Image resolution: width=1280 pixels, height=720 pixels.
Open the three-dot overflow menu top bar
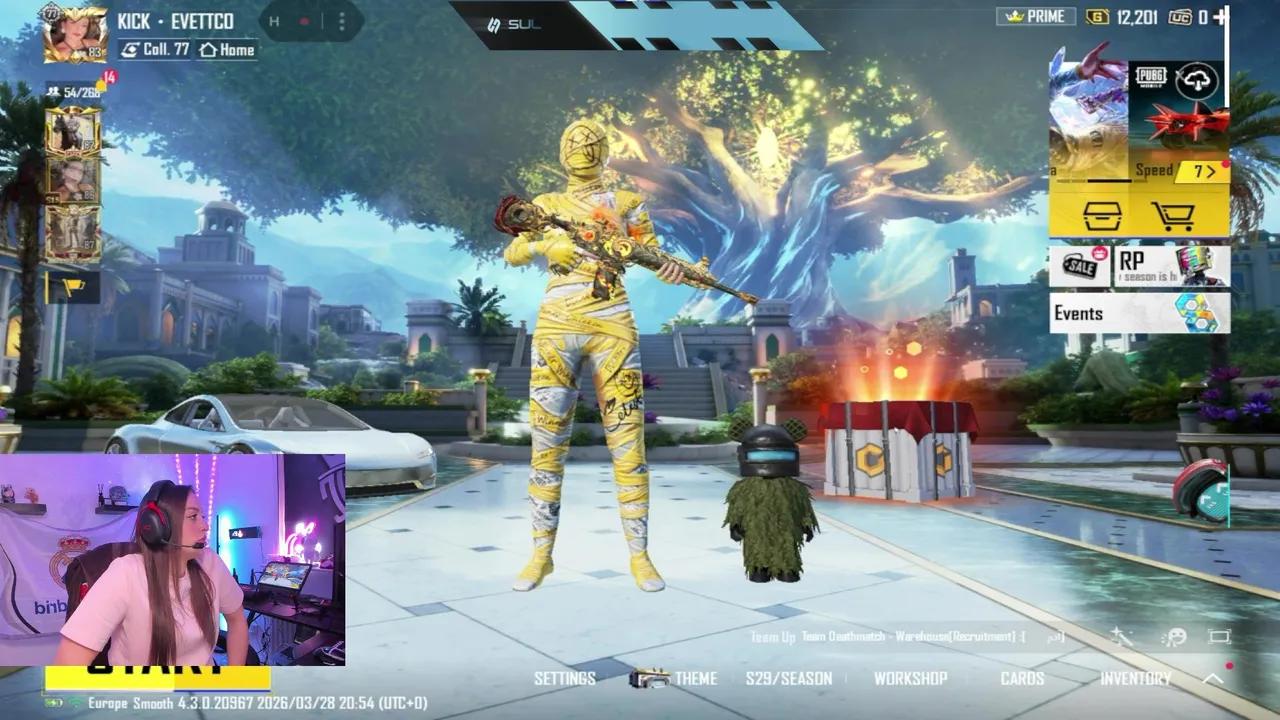(x=344, y=22)
